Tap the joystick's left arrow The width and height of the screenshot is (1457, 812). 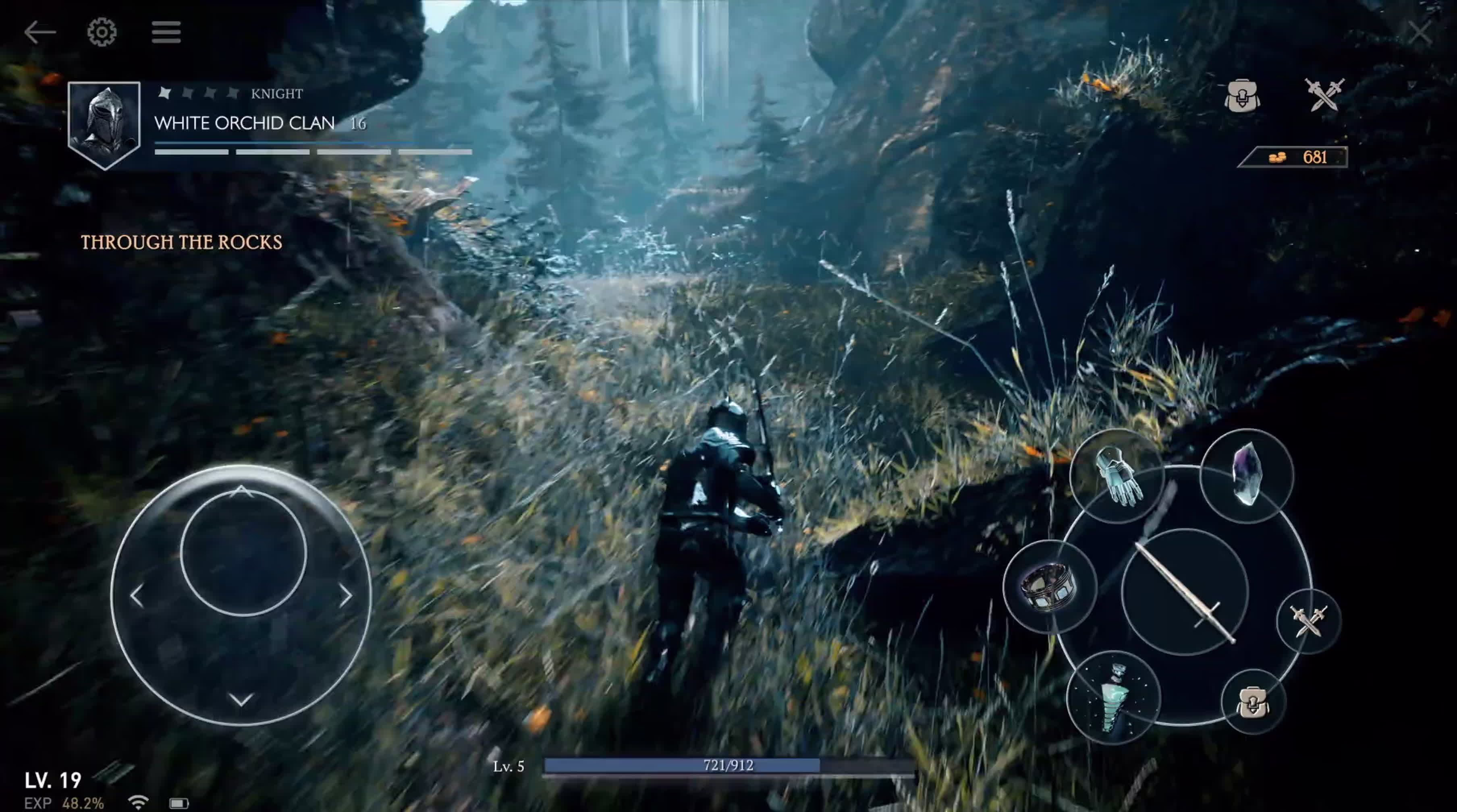coord(136,596)
